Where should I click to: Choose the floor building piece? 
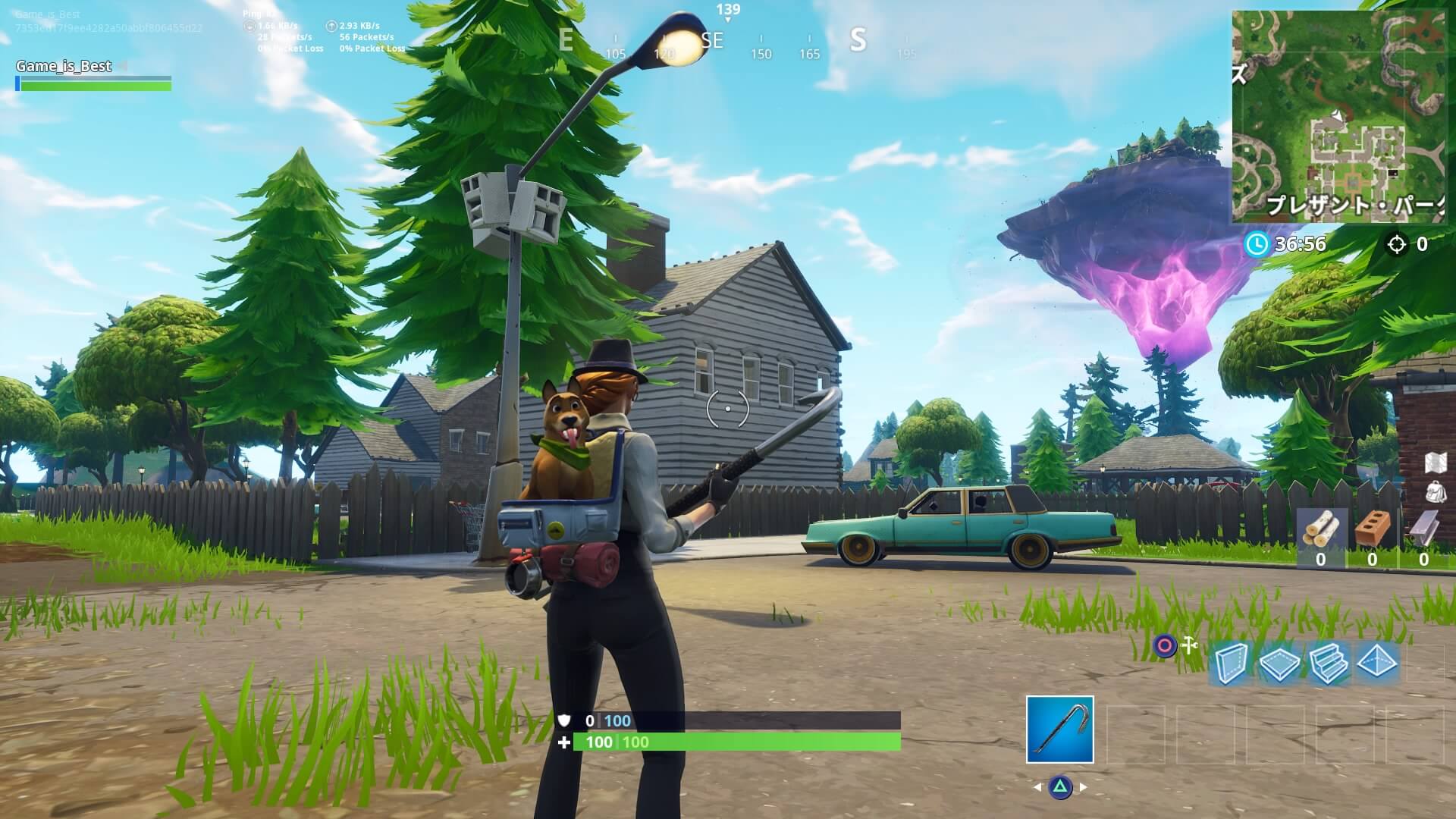(x=1279, y=664)
